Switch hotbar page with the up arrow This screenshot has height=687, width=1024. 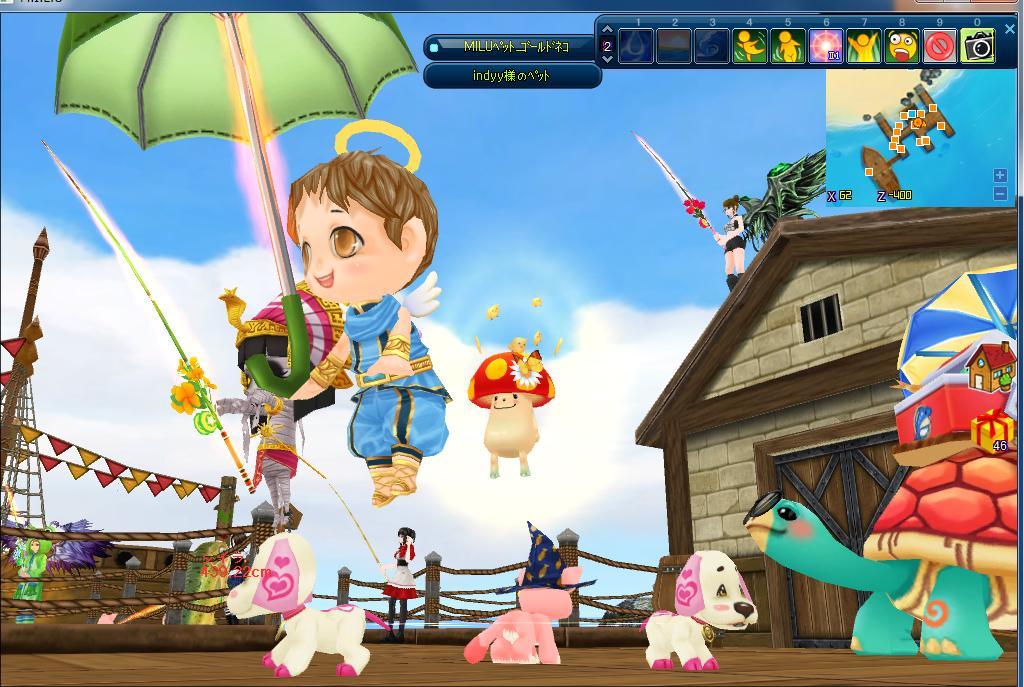point(607,31)
